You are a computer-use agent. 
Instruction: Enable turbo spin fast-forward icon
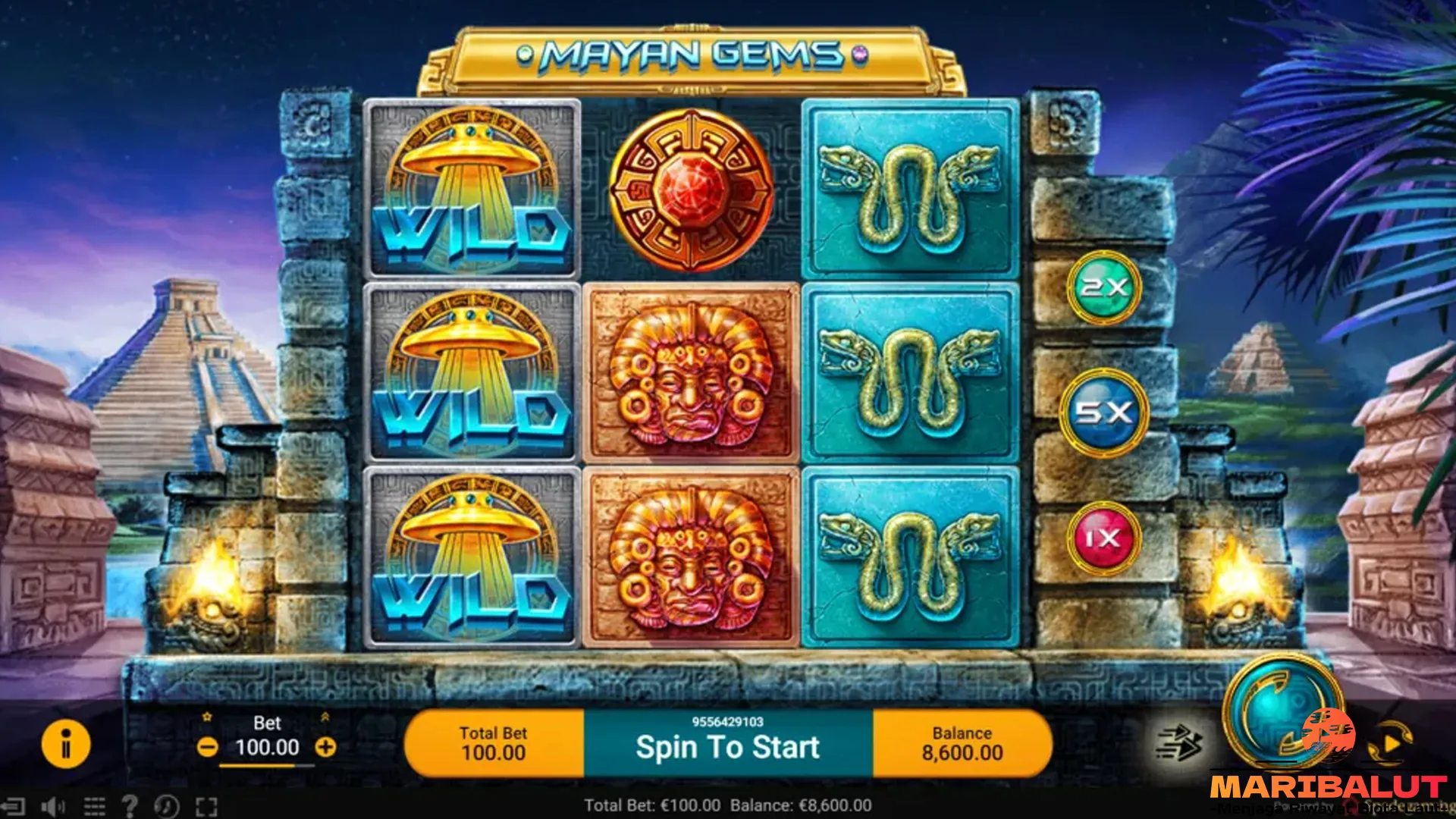(1180, 742)
